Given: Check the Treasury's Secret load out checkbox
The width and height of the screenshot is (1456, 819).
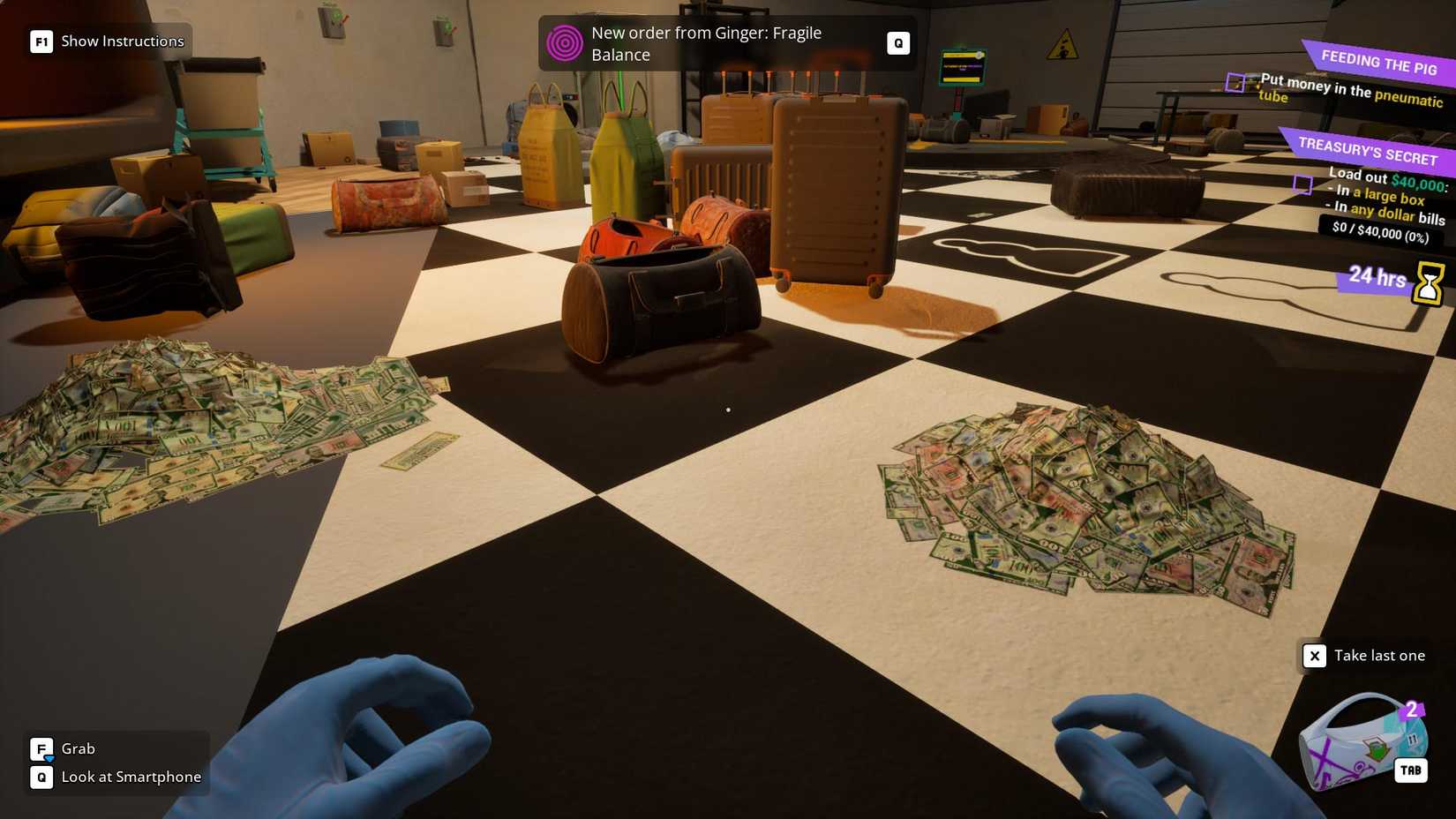Looking at the screenshot, I should [1303, 185].
